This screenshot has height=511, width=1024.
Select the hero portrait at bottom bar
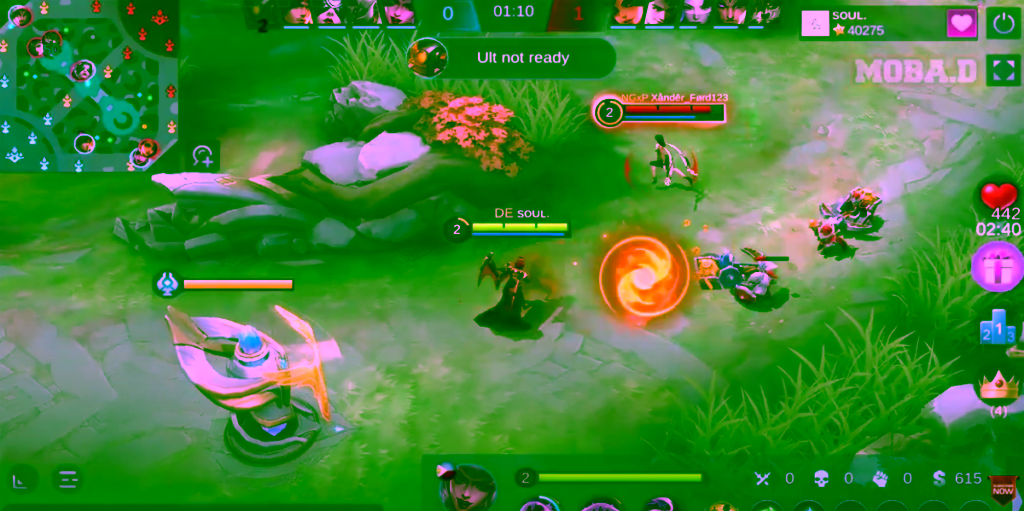pyautogui.click(x=467, y=487)
